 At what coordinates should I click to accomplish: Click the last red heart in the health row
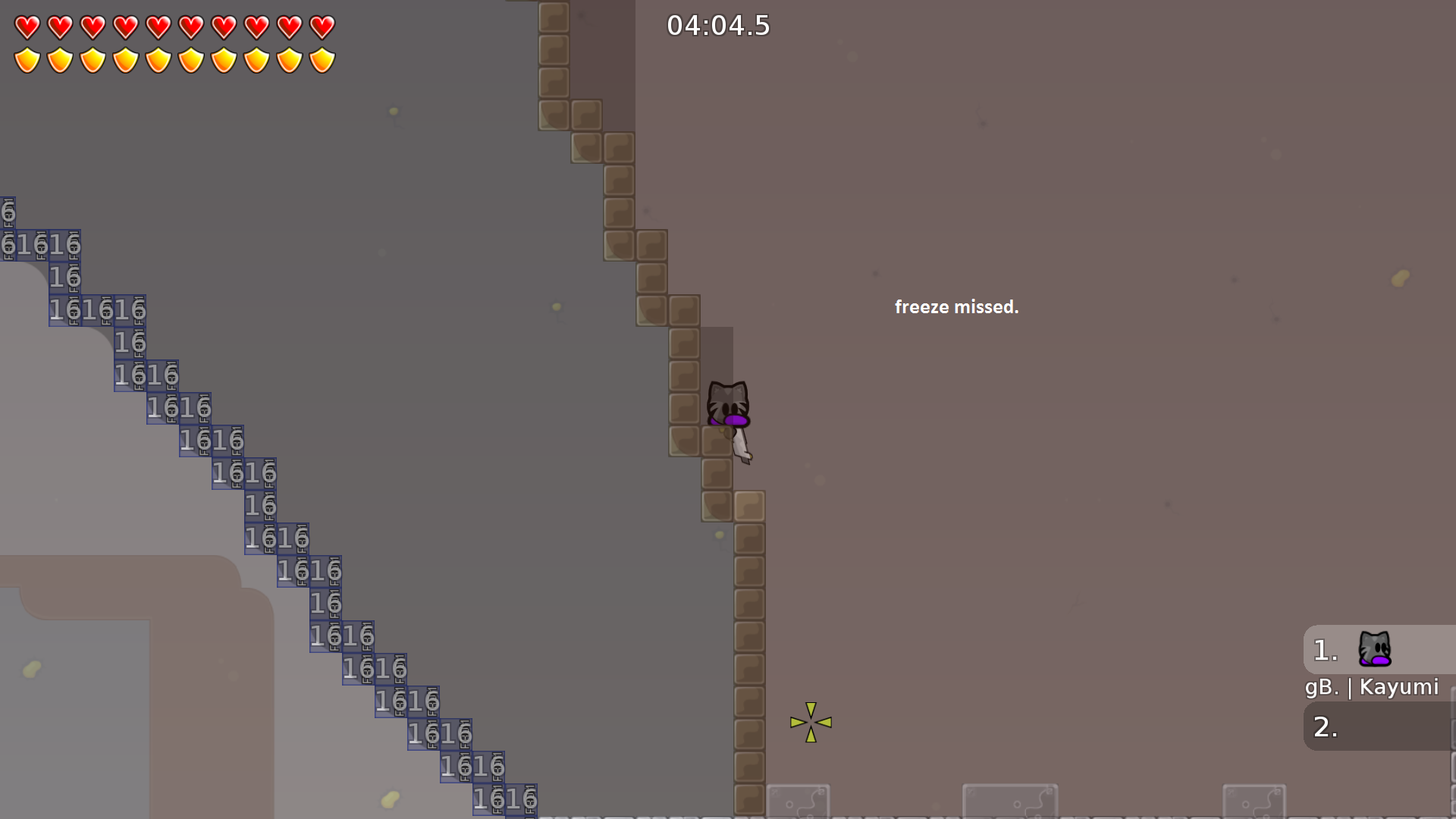[322, 26]
